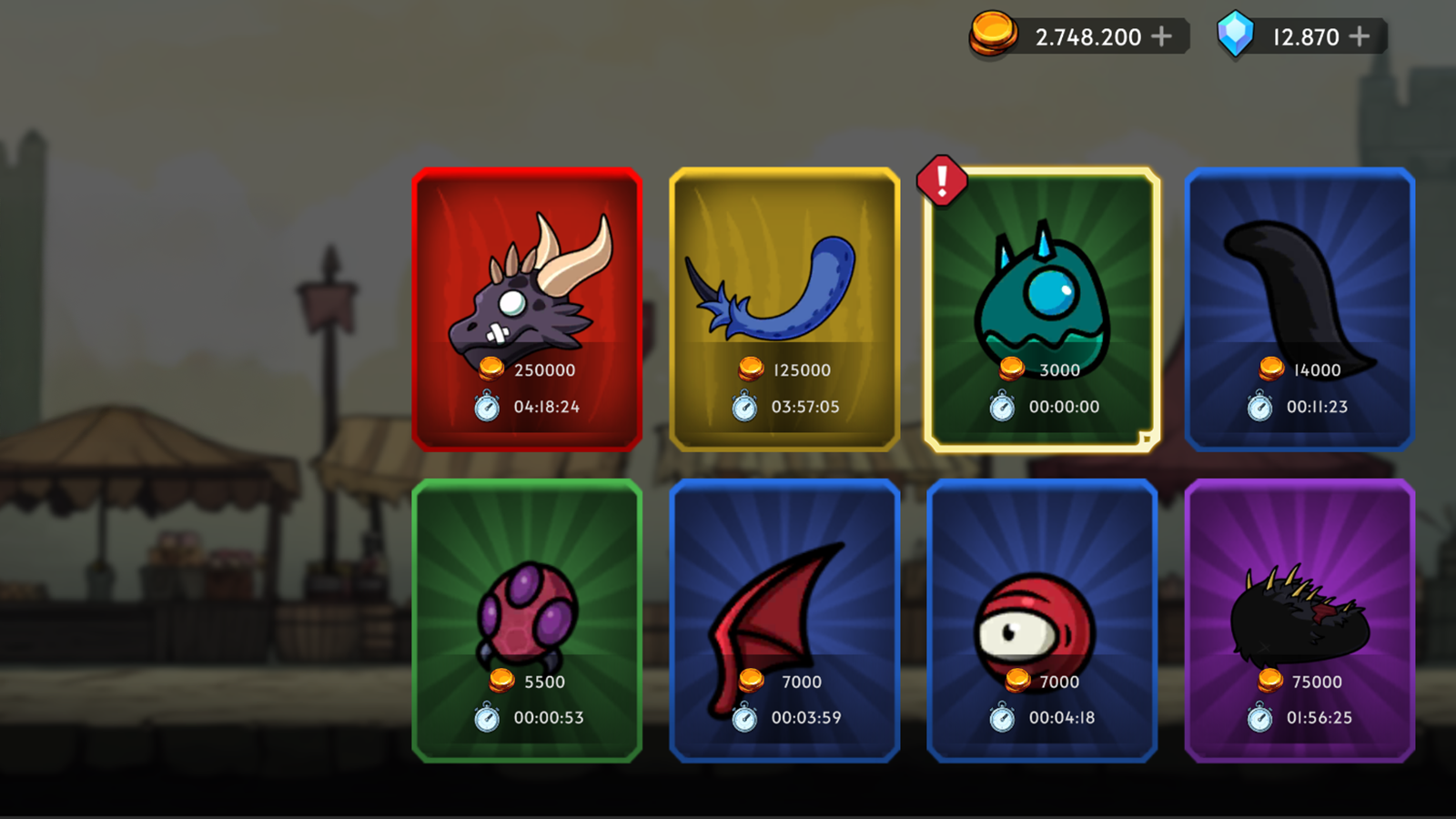Select the horned dragon skull card

point(527,308)
